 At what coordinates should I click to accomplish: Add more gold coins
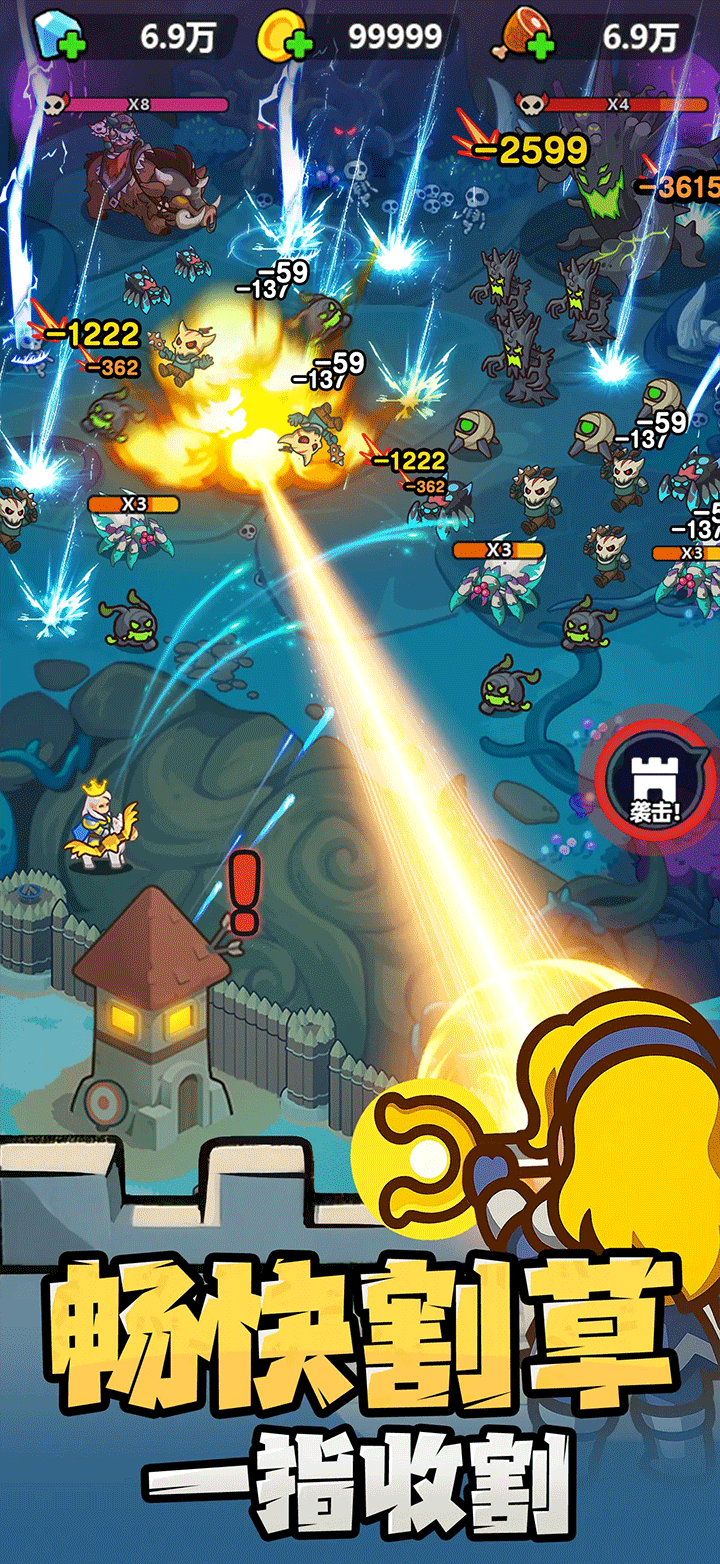296,45
